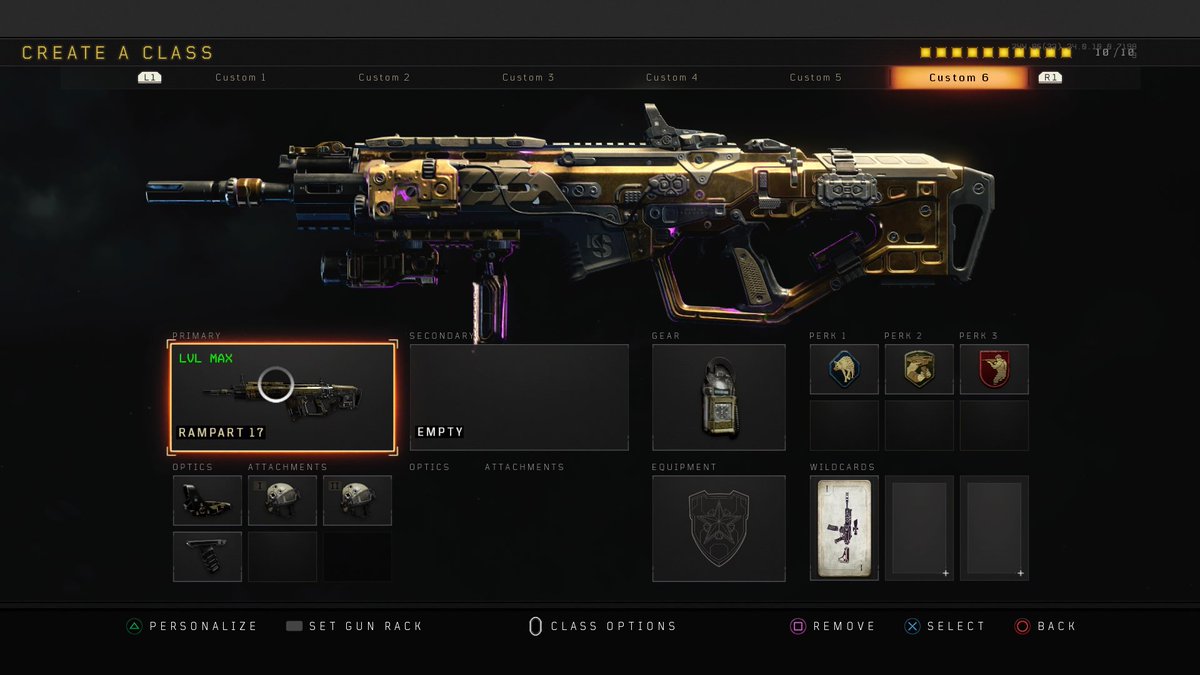This screenshot has height=675, width=1200.
Task: Select the Rampart 17 primary weapon slot
Action: [283, 397]
